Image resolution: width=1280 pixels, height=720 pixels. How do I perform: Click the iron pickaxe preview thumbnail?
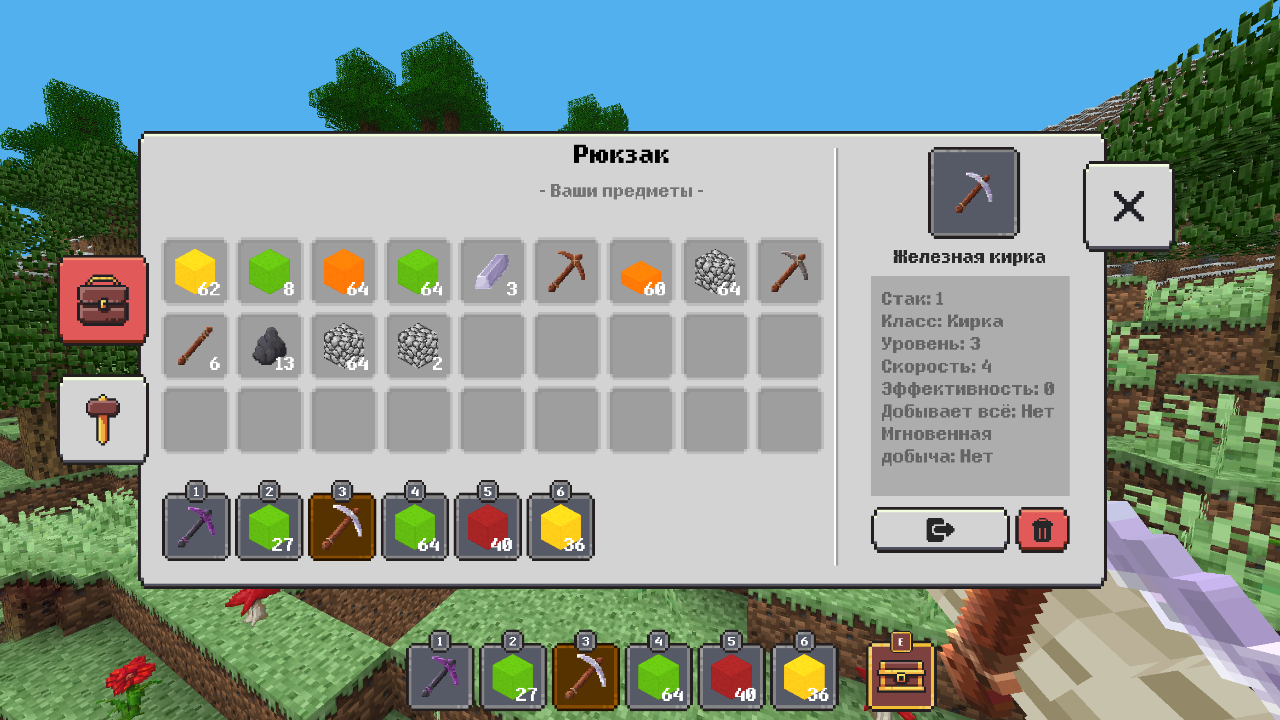[972, 192]
